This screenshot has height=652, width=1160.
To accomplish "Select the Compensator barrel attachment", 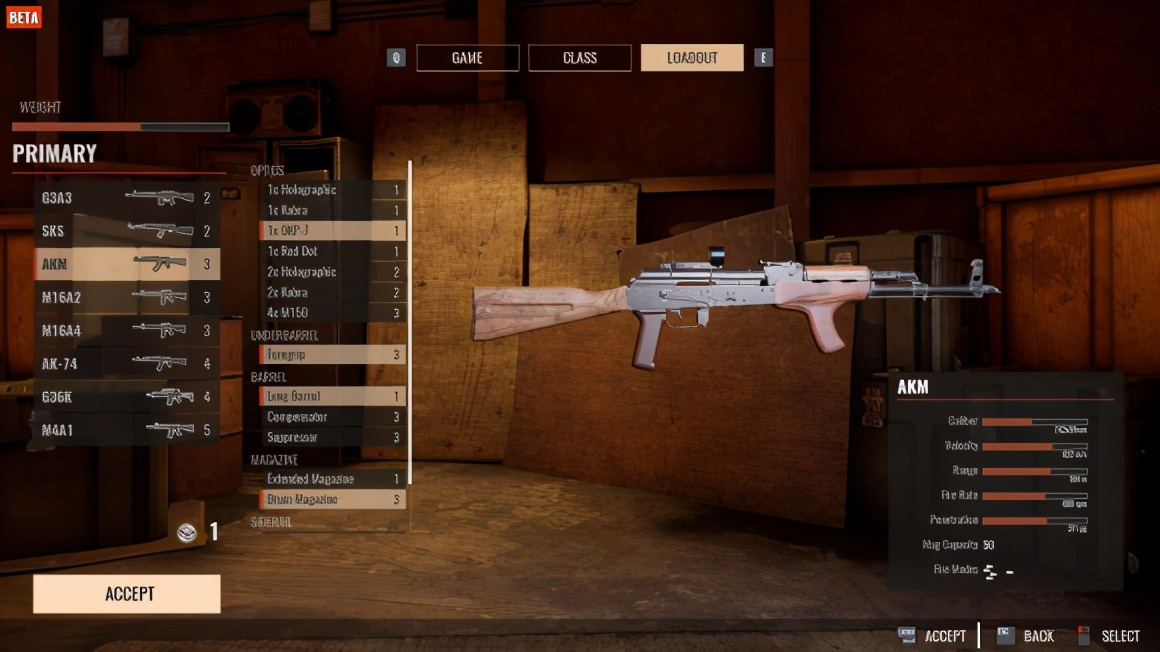I will [332, 417].
